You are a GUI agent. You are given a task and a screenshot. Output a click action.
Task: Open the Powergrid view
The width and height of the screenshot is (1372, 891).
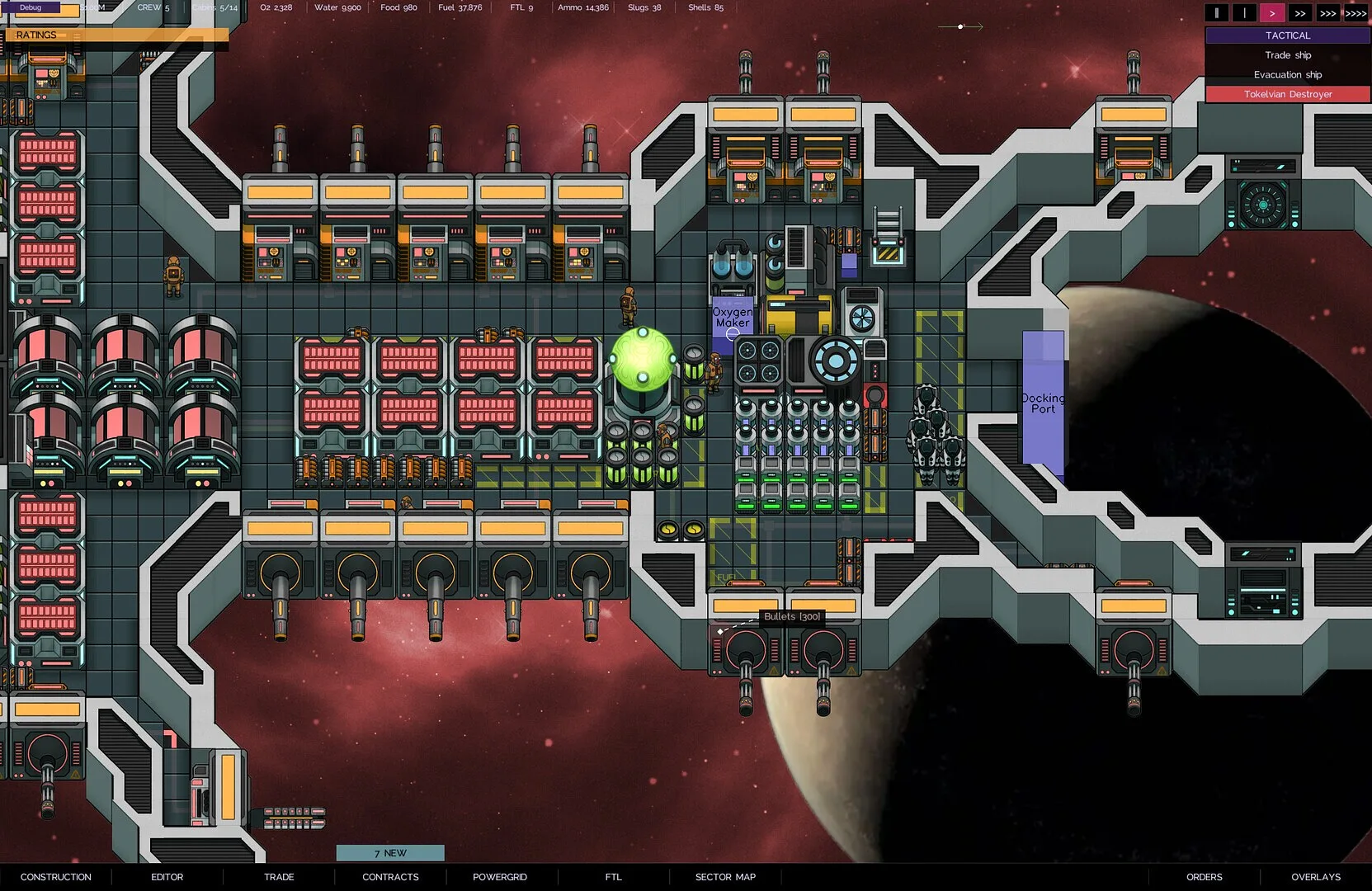pos(499,877)
